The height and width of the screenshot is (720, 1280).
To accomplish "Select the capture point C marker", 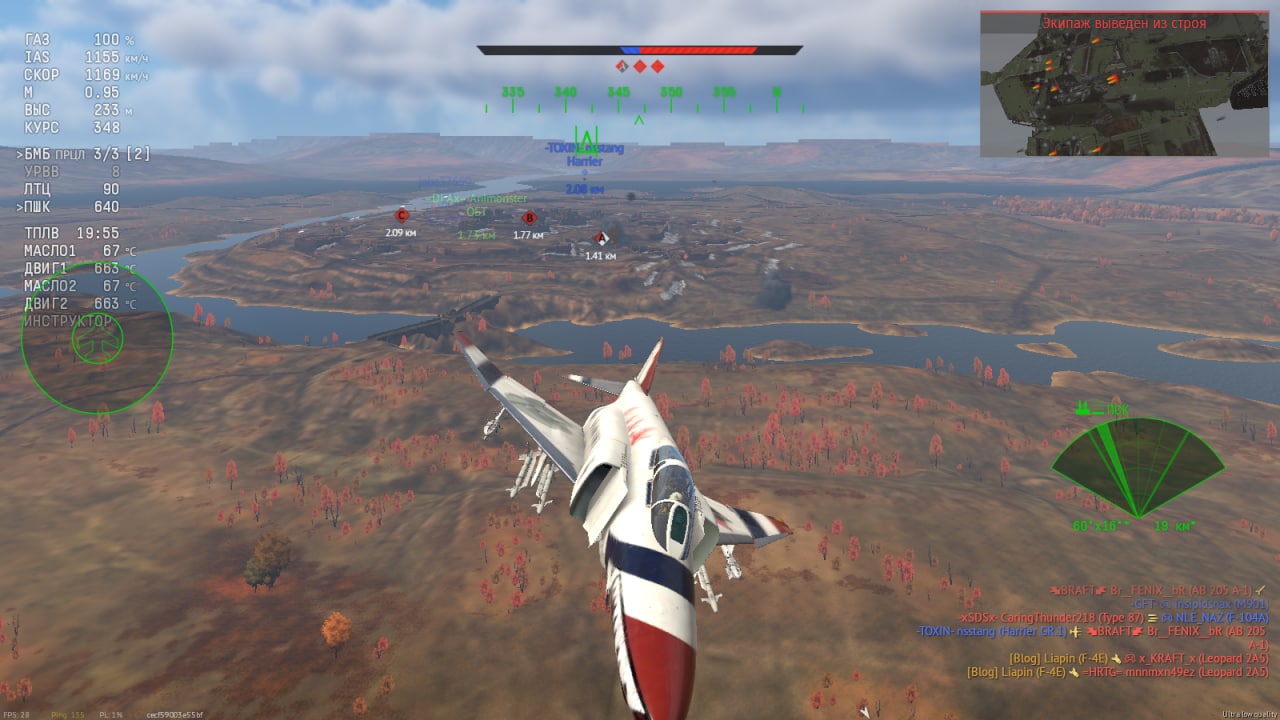I will click(x=402, y=215).
